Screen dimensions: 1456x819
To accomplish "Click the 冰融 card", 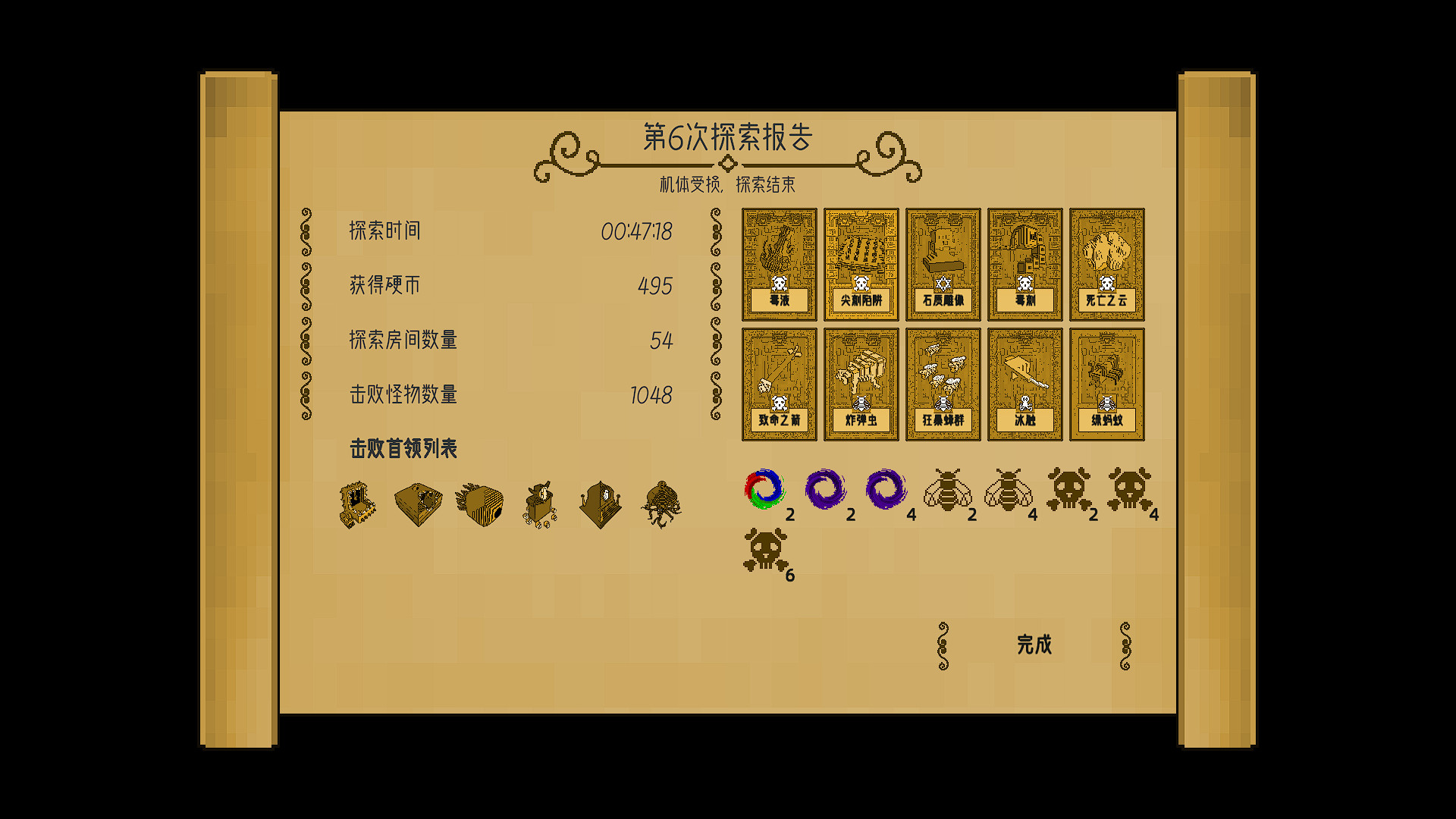I will 1025,383.
